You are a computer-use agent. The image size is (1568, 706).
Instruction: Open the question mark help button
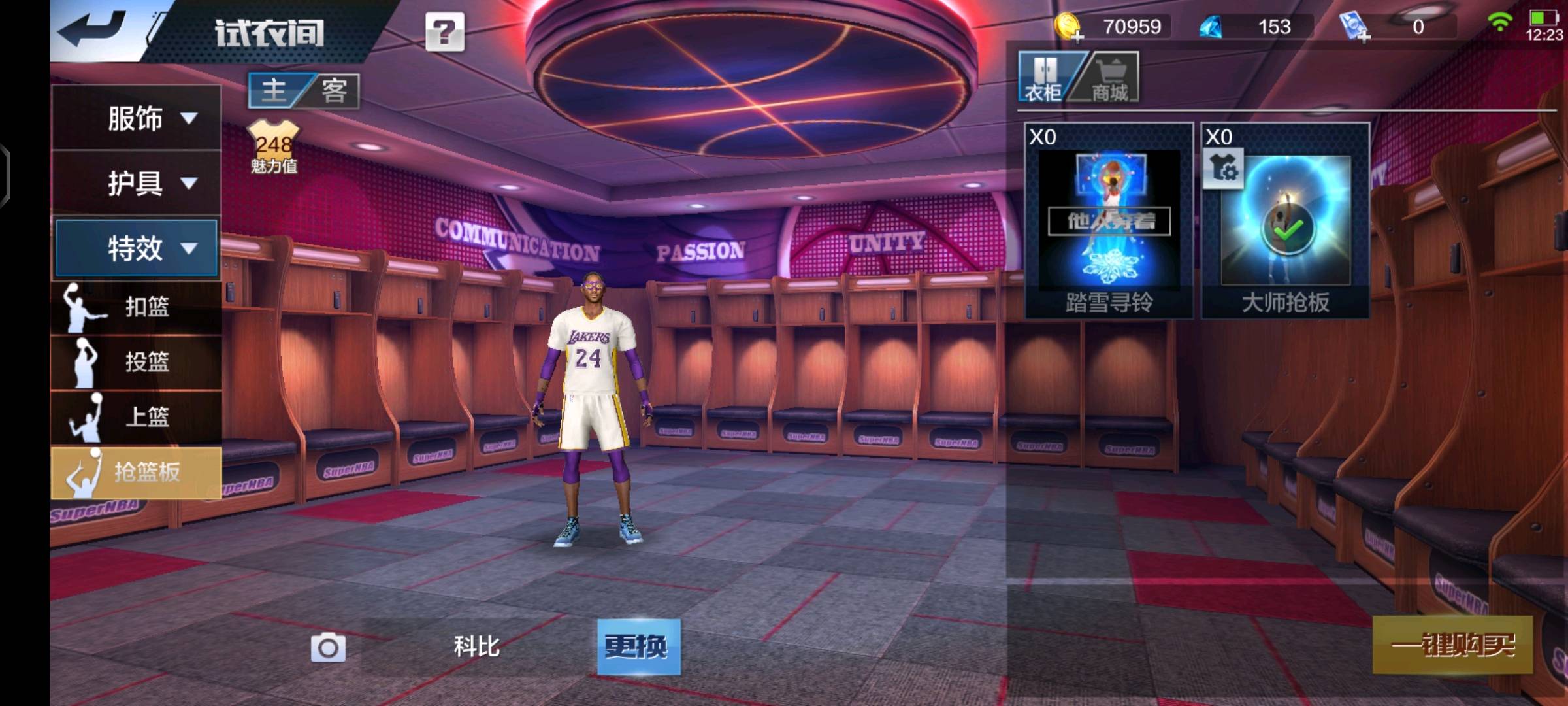(x=445, y=31)
